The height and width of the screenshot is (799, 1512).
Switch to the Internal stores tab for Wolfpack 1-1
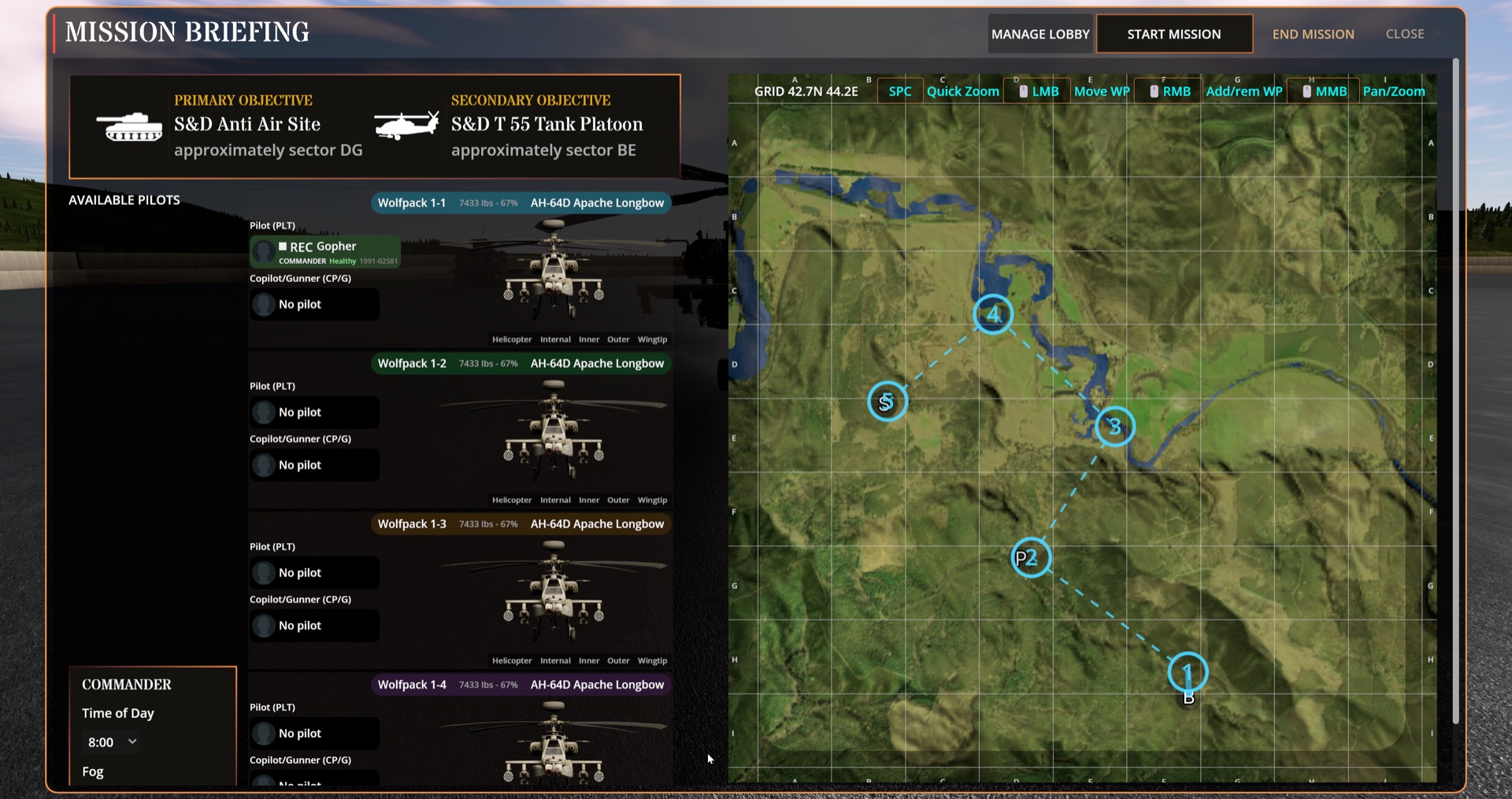[555, 340]
